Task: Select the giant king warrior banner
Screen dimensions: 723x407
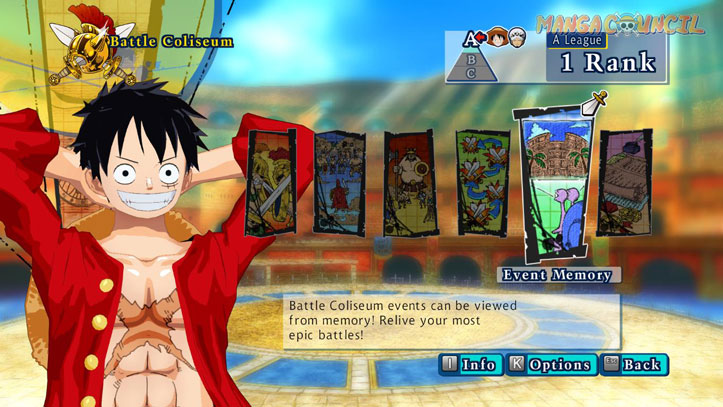Action: tap(411, 182)
